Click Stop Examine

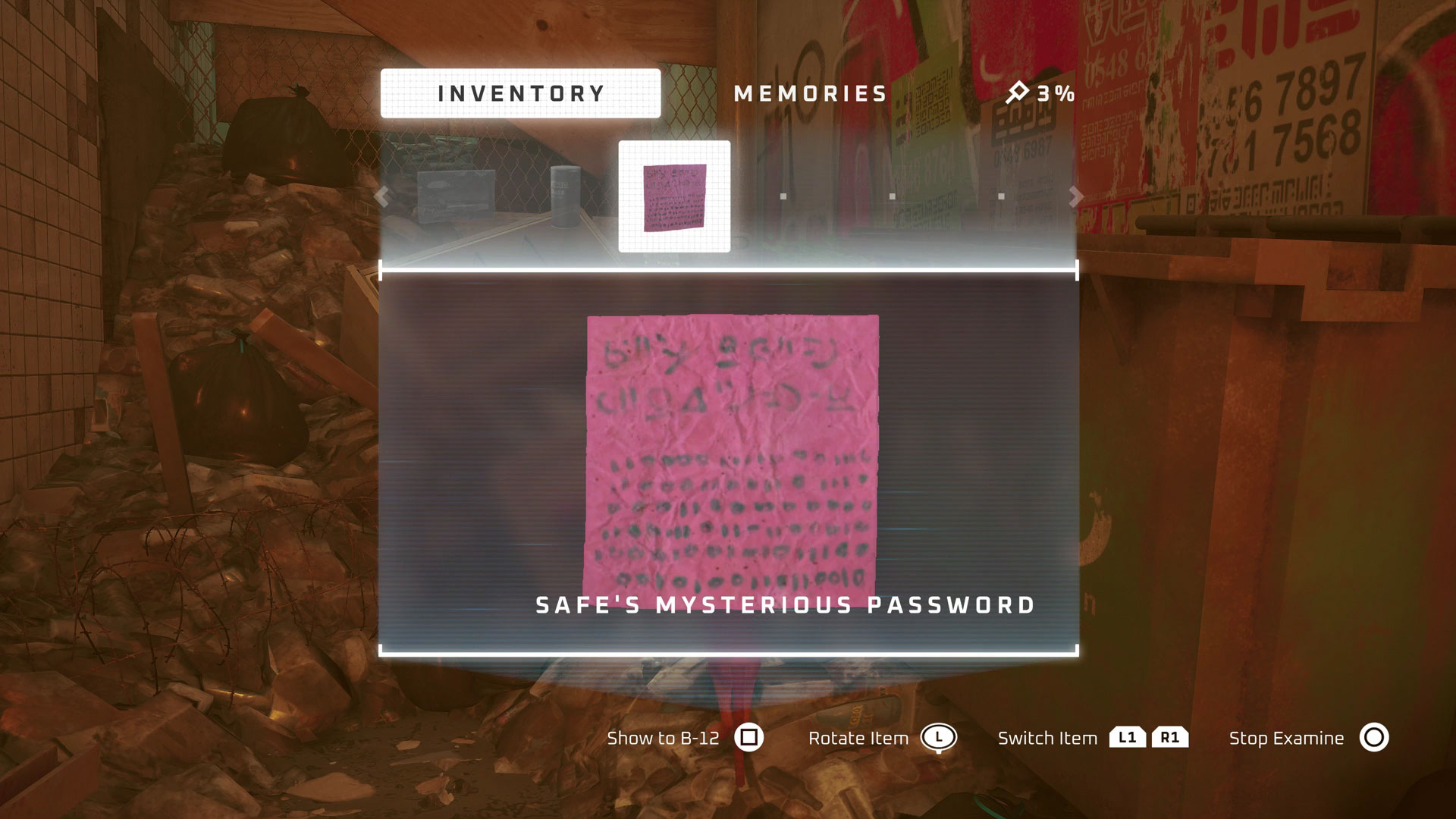coord(1286,738)
